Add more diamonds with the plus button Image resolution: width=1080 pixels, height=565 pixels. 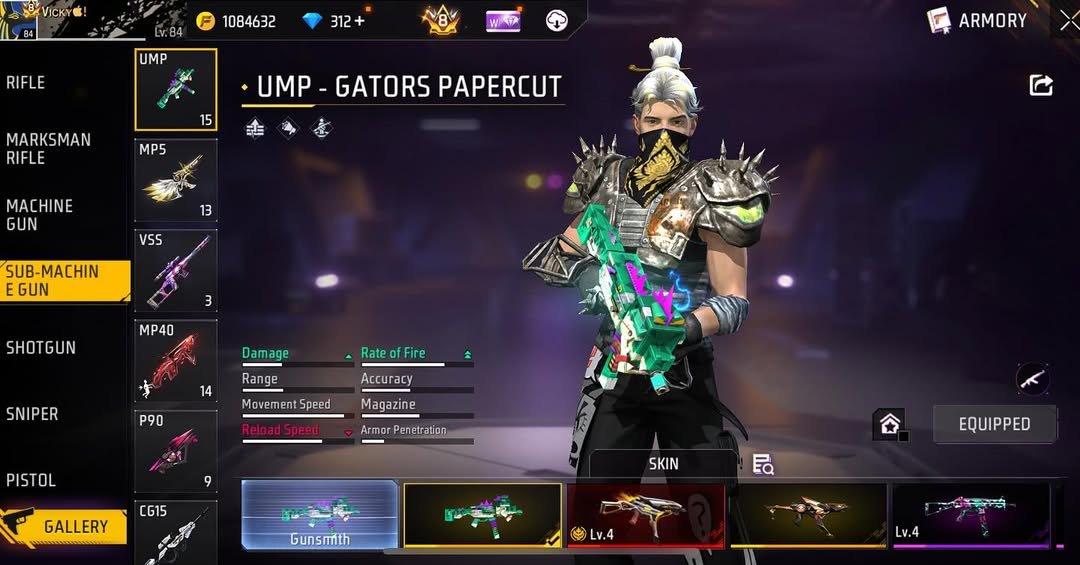359,21
